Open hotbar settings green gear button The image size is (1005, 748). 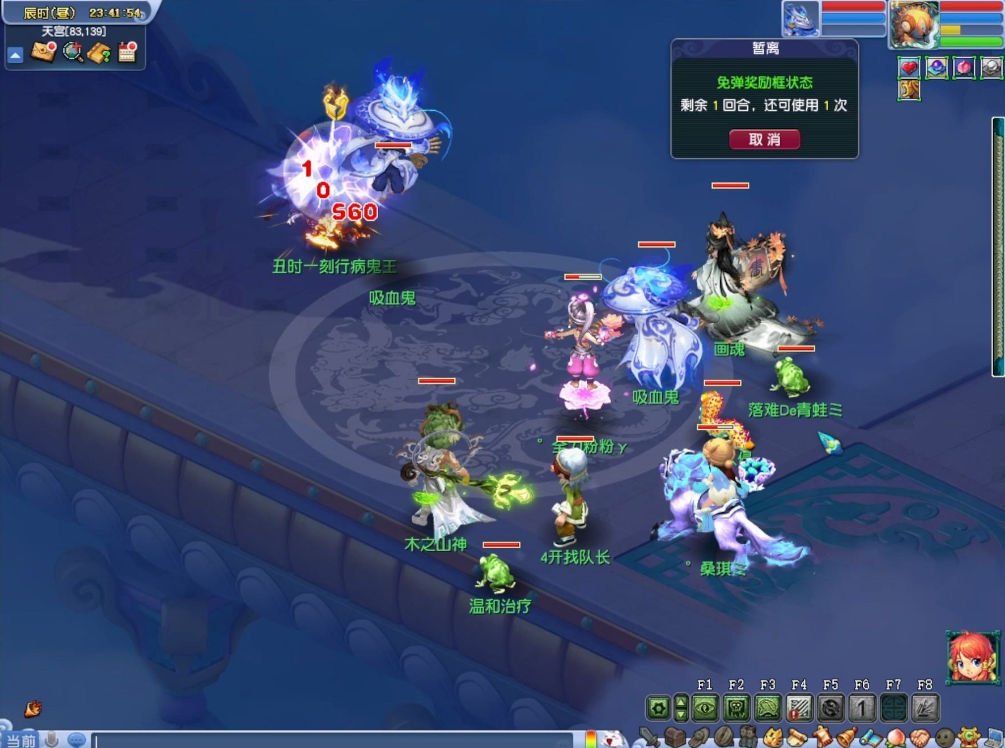[x=658, y=708]
